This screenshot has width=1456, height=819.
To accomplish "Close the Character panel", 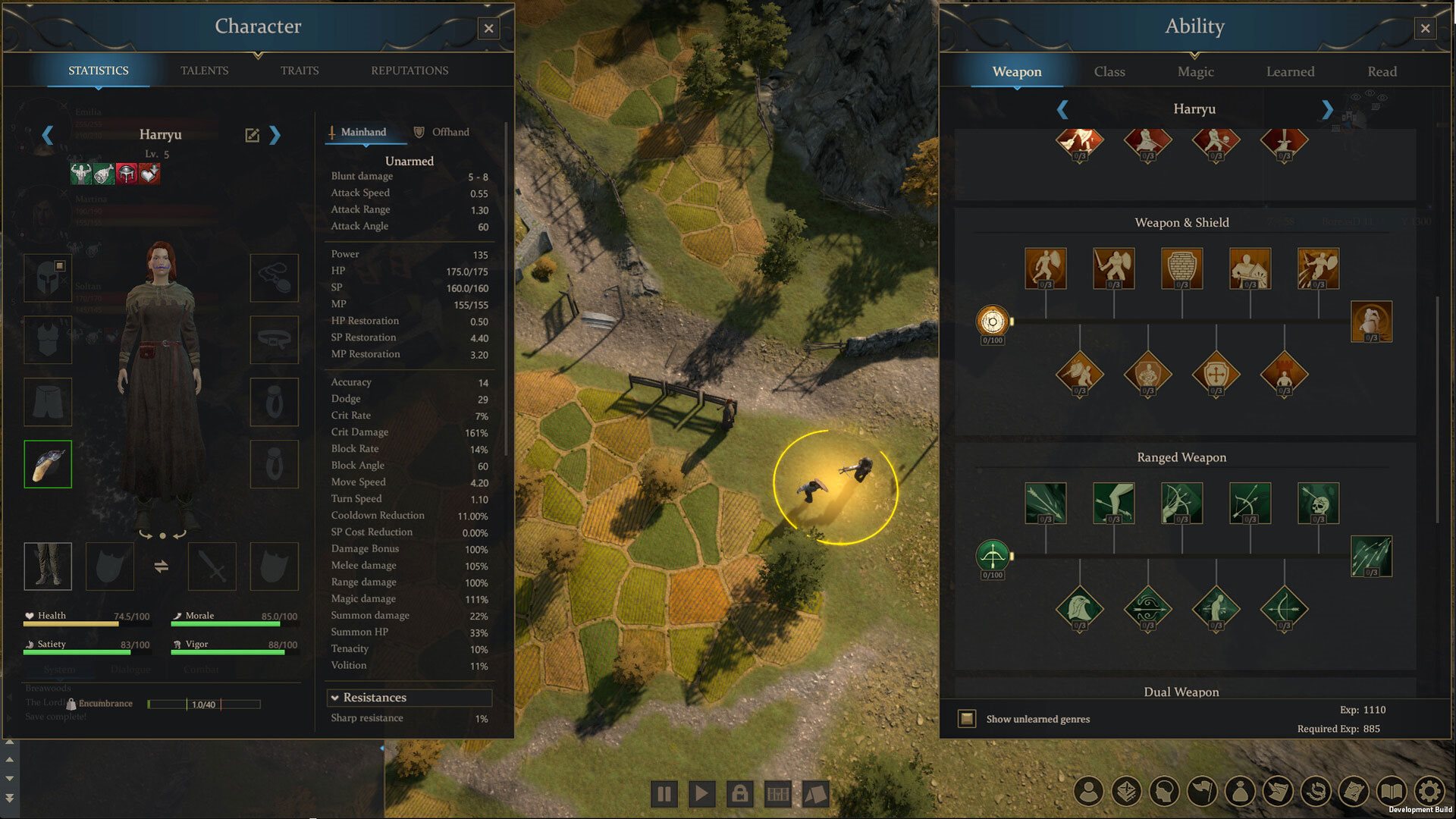I will 488,29.
